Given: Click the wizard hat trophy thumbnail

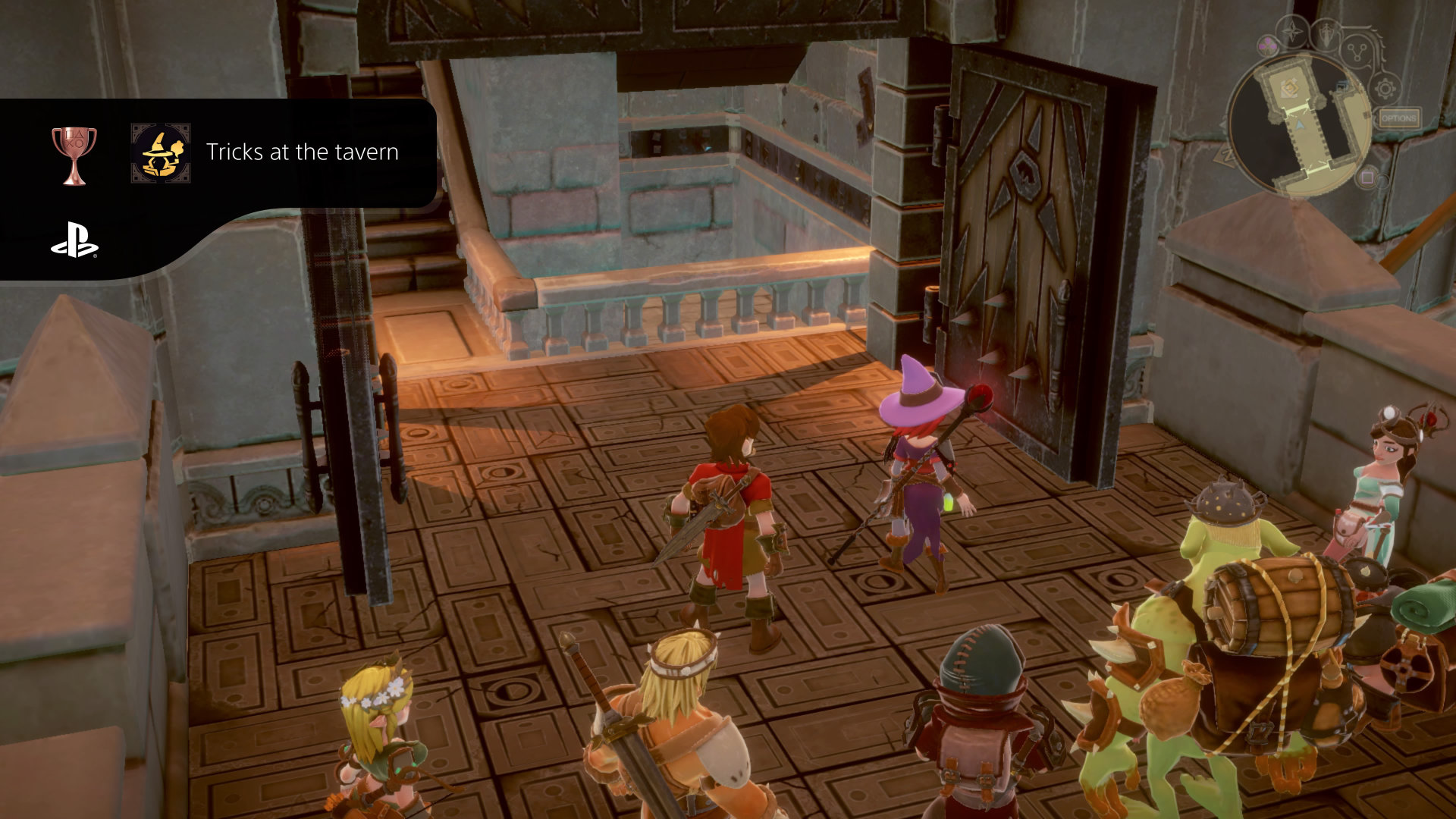Looking at the screenshot, I should pos(160,152).
